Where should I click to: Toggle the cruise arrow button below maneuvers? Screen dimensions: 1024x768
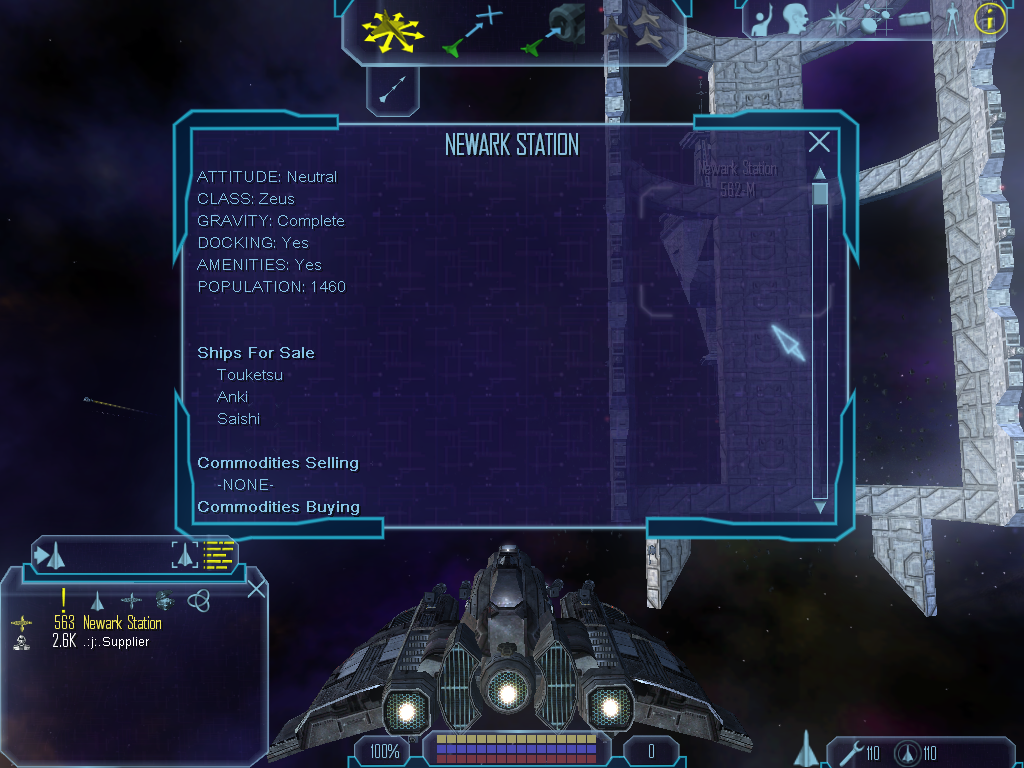[392, 89]
